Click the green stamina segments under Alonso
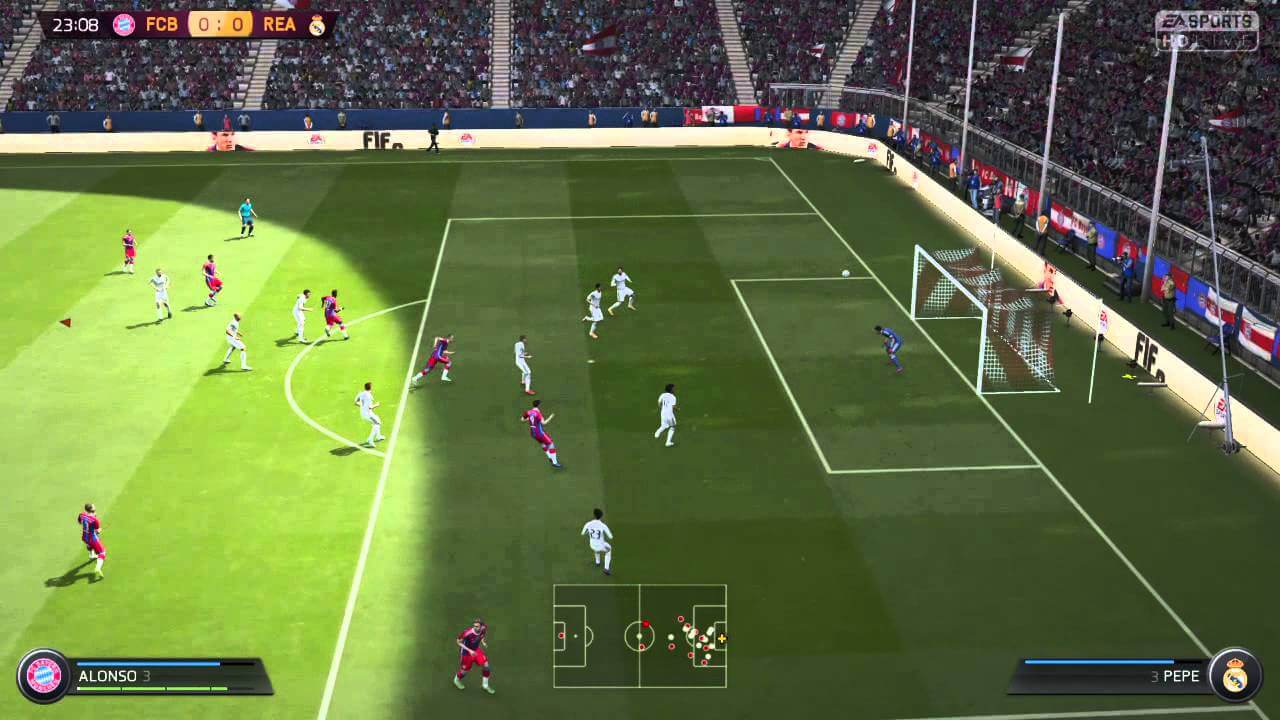 pyautogui.click(x=150, y=688)
